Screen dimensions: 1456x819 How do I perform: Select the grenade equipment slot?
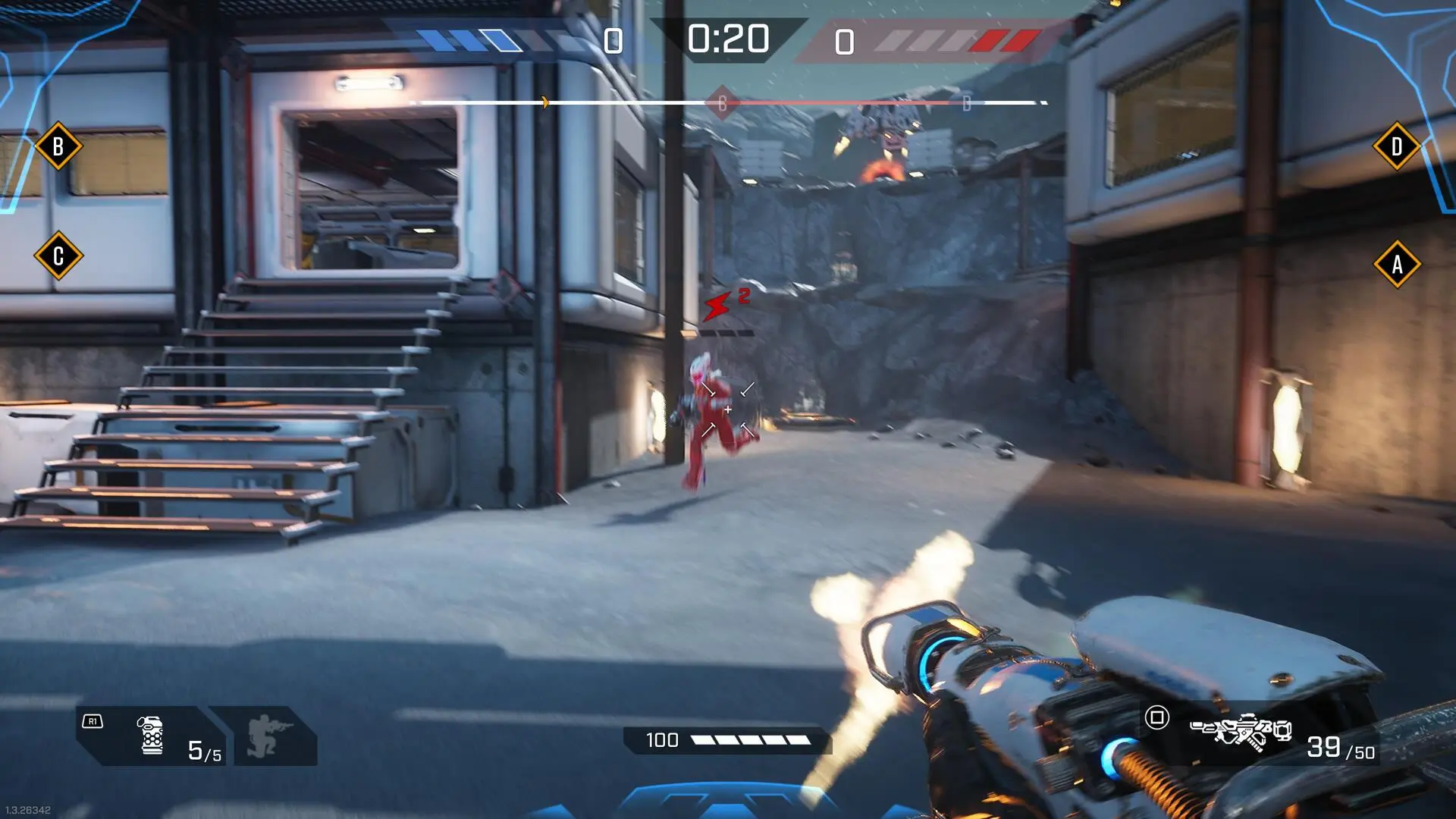152,736
